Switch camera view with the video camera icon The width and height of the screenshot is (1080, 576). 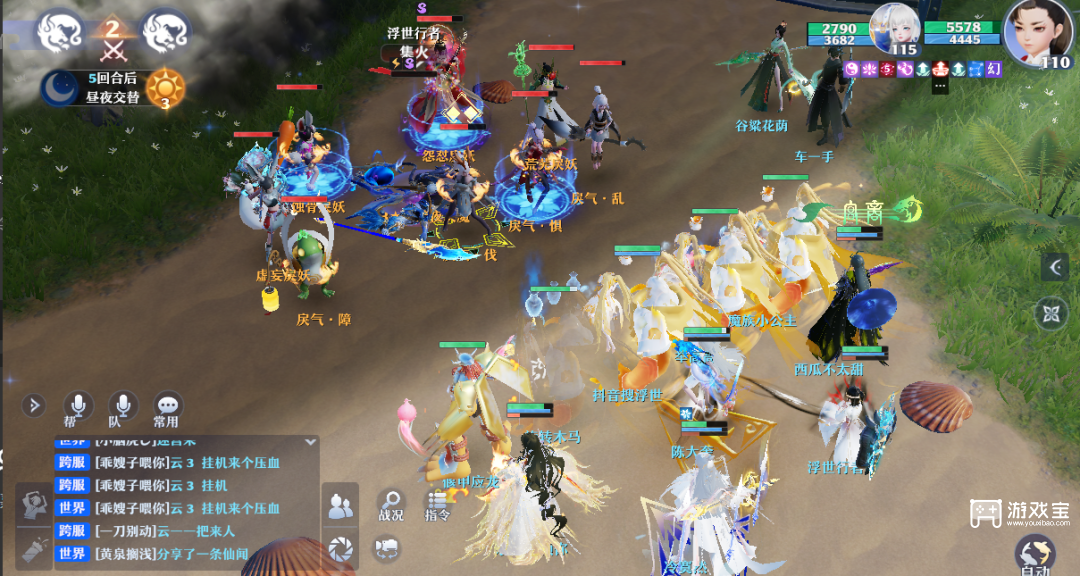point(386,547)
